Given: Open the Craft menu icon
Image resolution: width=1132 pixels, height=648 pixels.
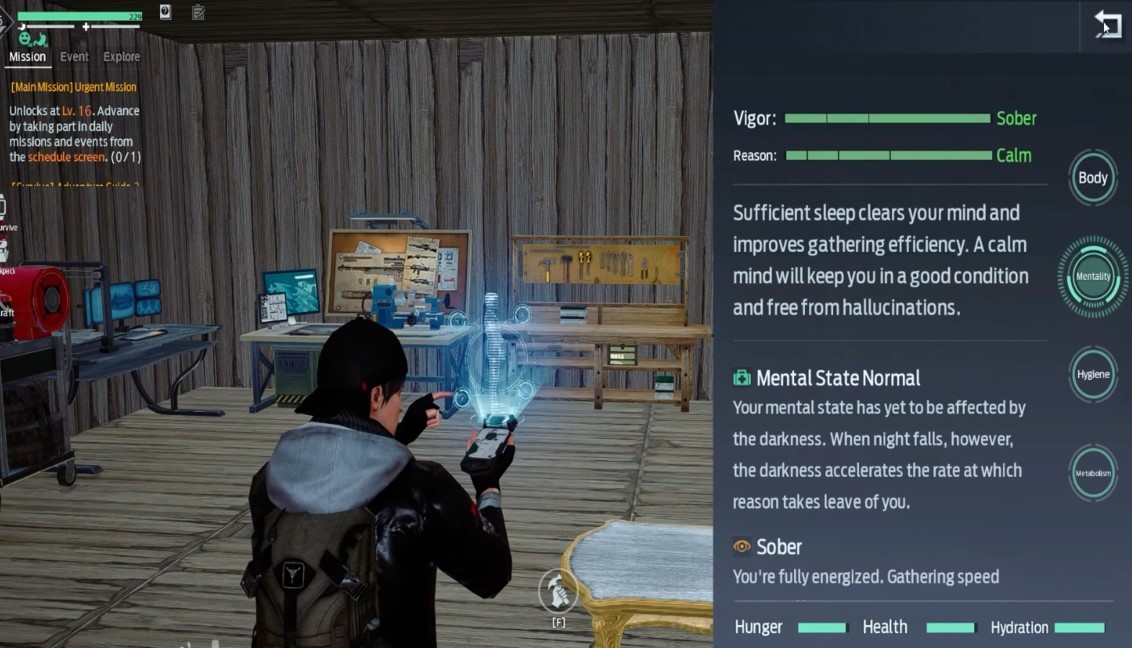Looking at the screenshot, I should [x=4, y=296].
